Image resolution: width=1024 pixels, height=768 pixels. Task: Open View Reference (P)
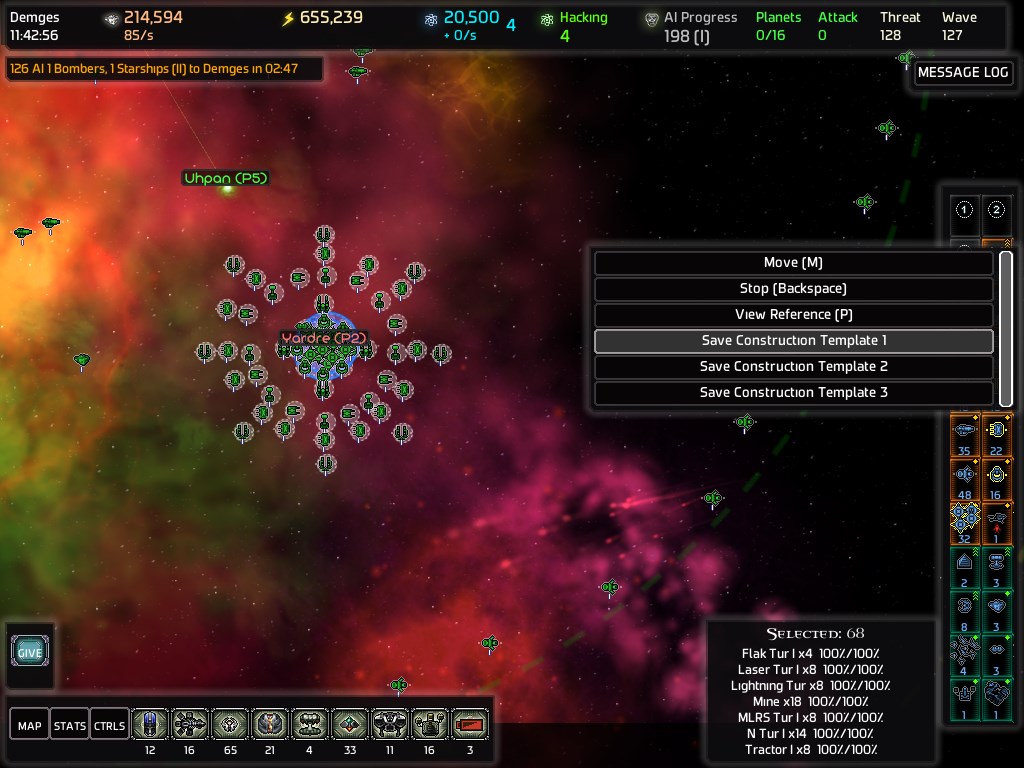(793, 315)
